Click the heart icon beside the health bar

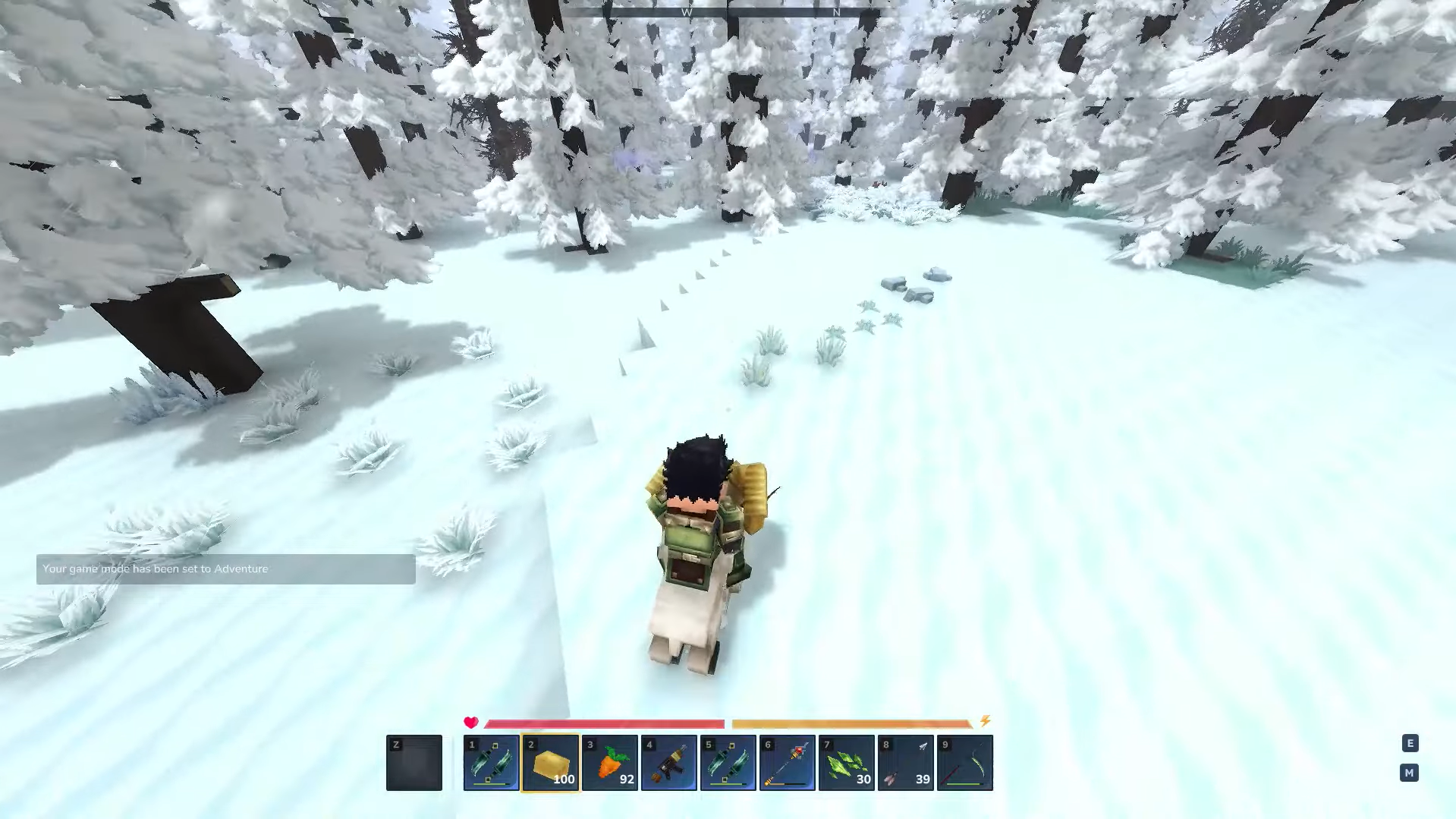point(470,722)
